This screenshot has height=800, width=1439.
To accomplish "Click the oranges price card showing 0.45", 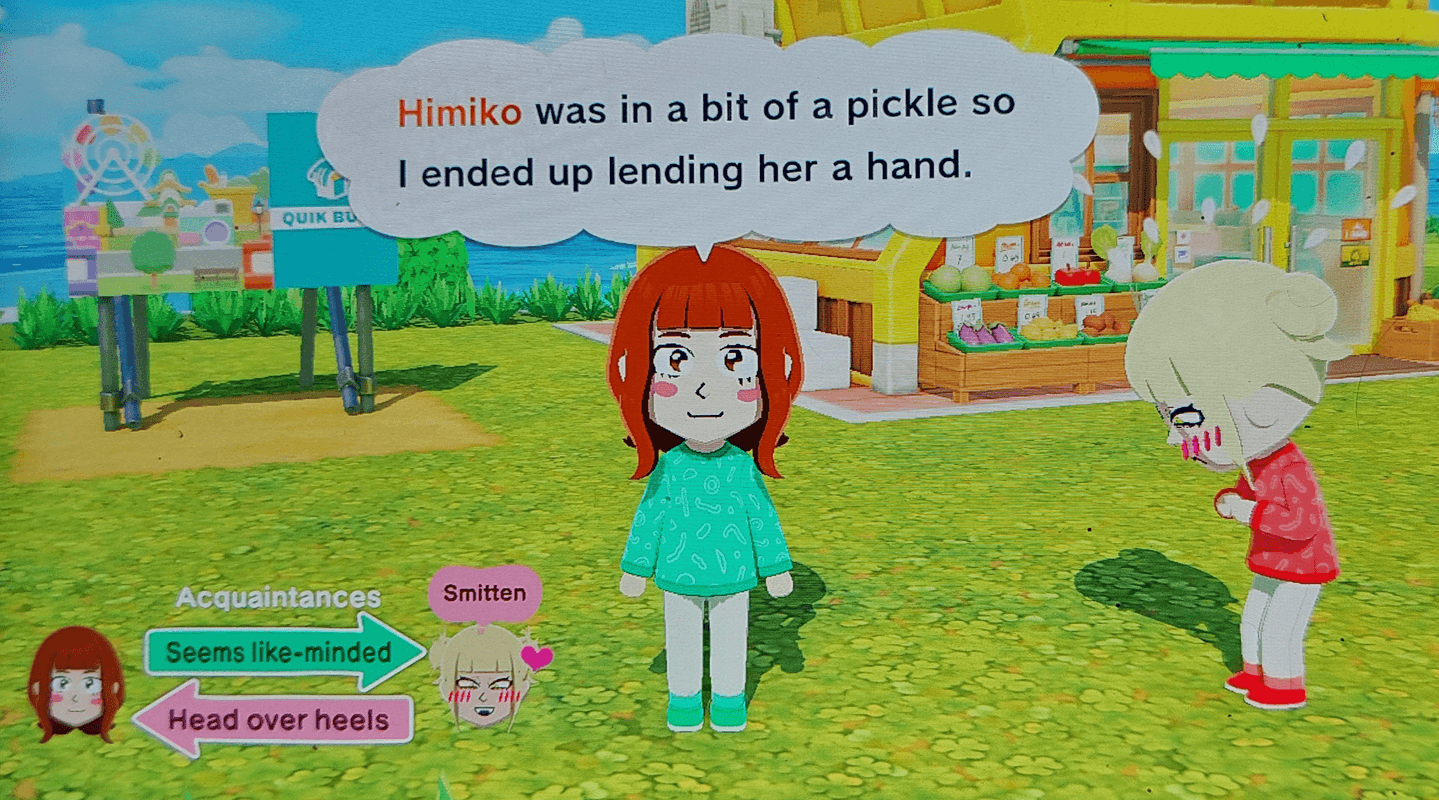I will [1010, 255].
